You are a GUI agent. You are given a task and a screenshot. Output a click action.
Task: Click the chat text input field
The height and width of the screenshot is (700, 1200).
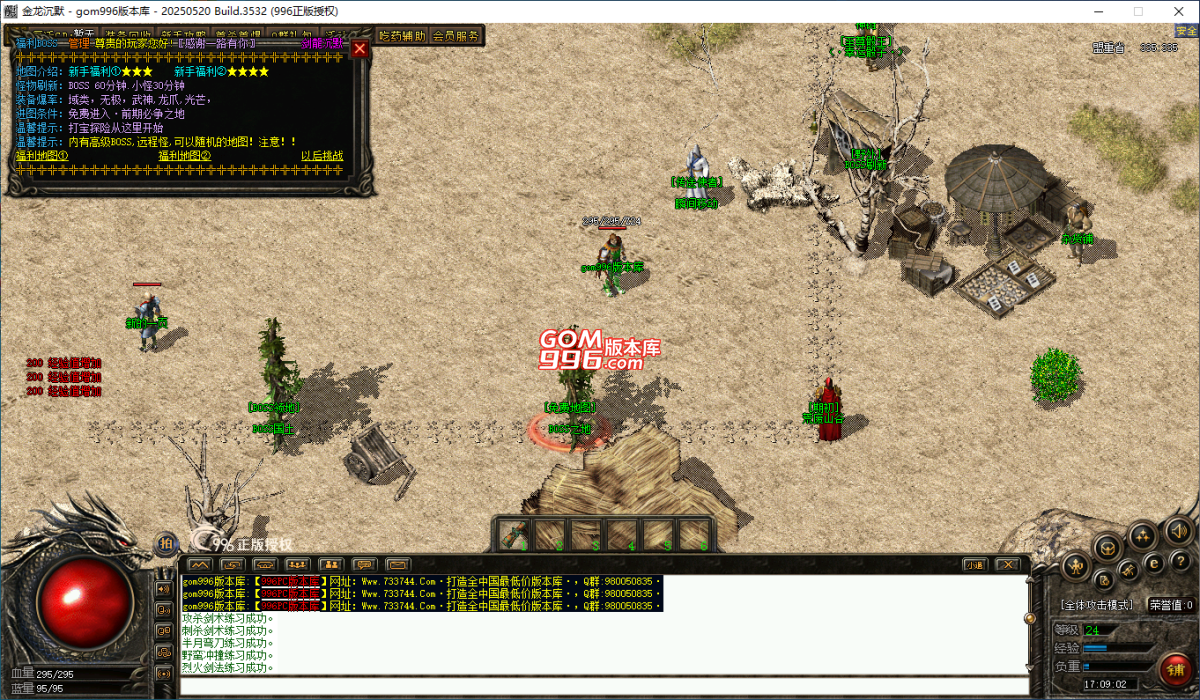[x=600, y=686]
